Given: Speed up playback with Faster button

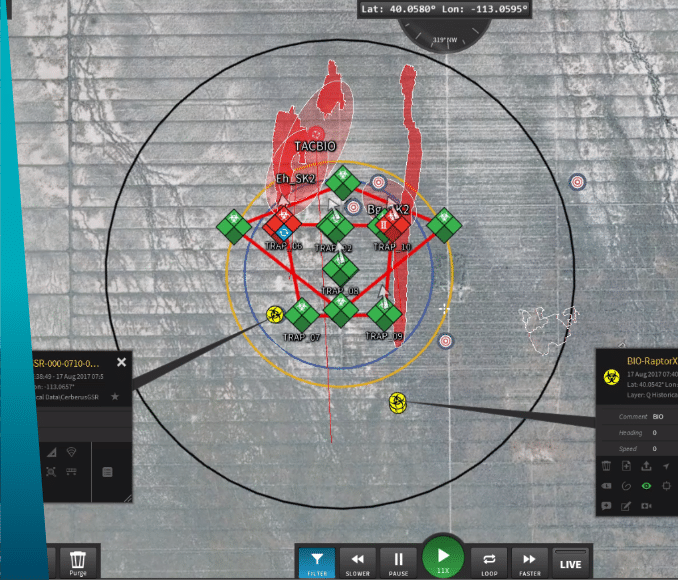Looking at the screenshot, I should [530, 564].
